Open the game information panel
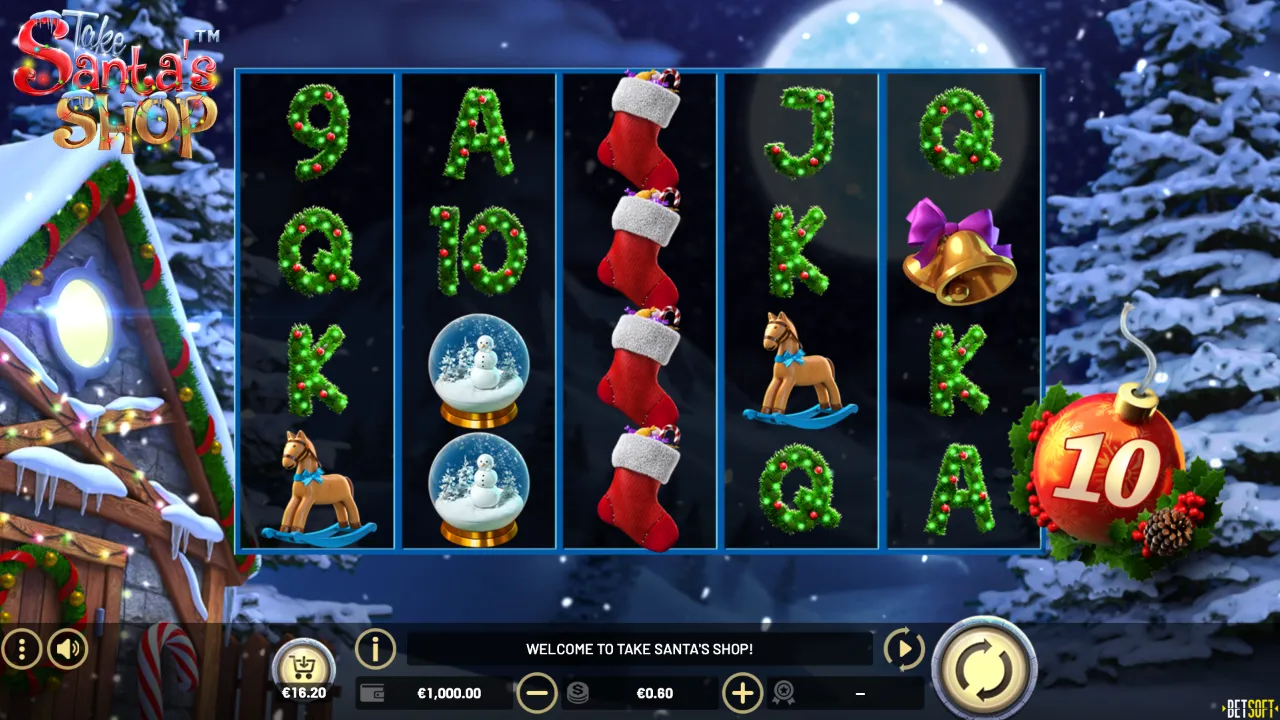 point(375,649)
